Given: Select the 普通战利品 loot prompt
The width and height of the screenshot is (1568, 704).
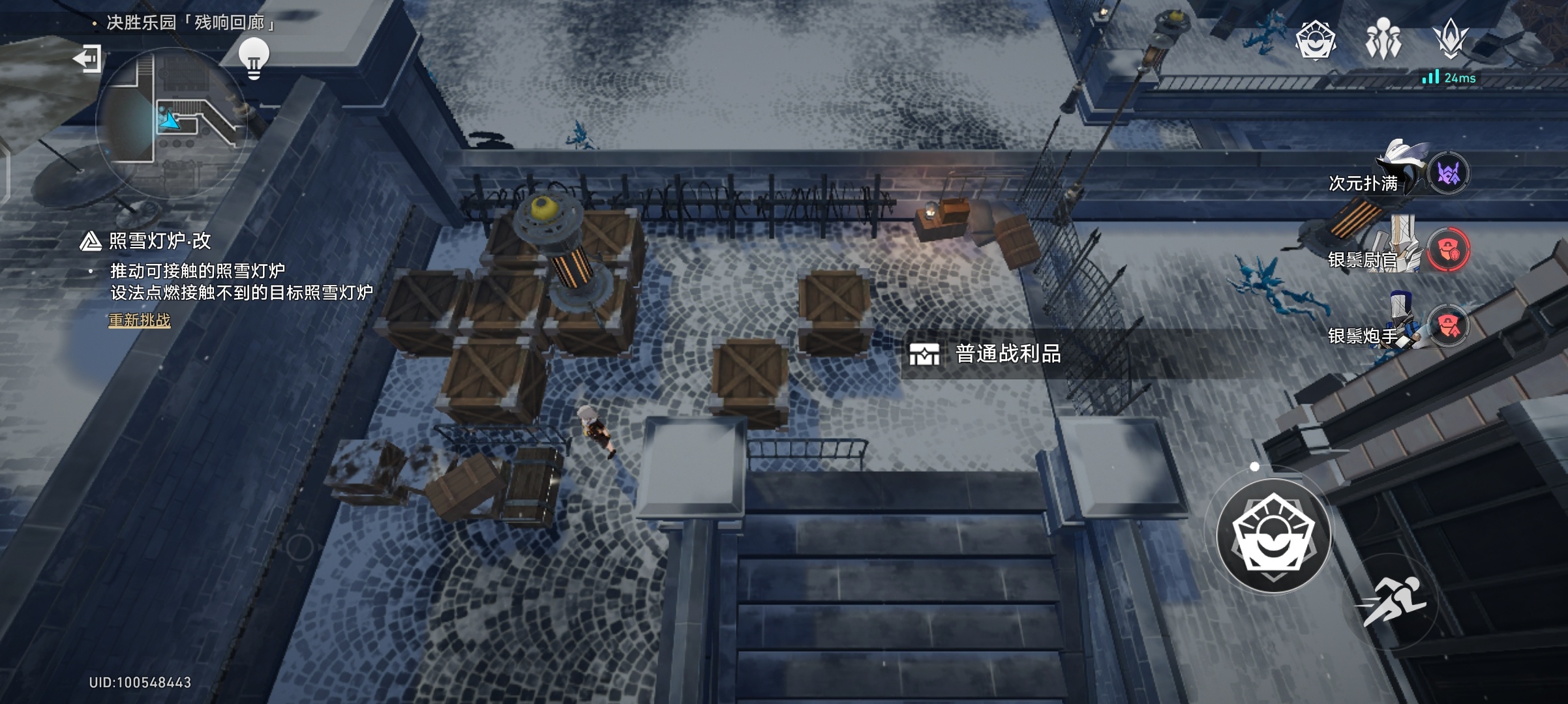Looking at the screenshot, I should pyautogui.click(x=986, y=354).
